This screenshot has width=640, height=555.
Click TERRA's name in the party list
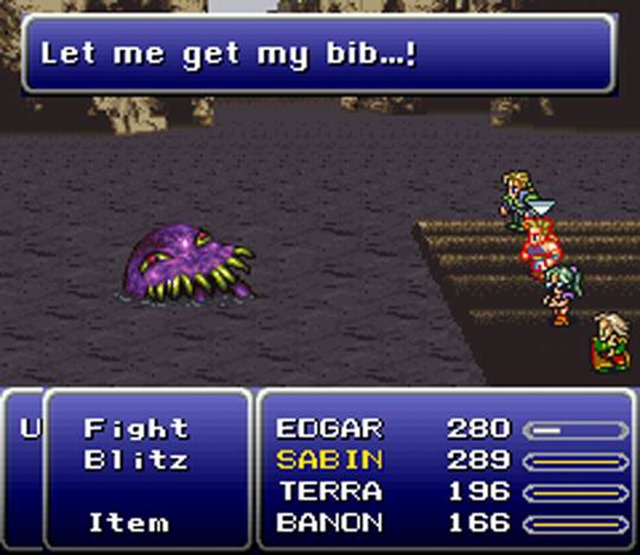[329, 491]
